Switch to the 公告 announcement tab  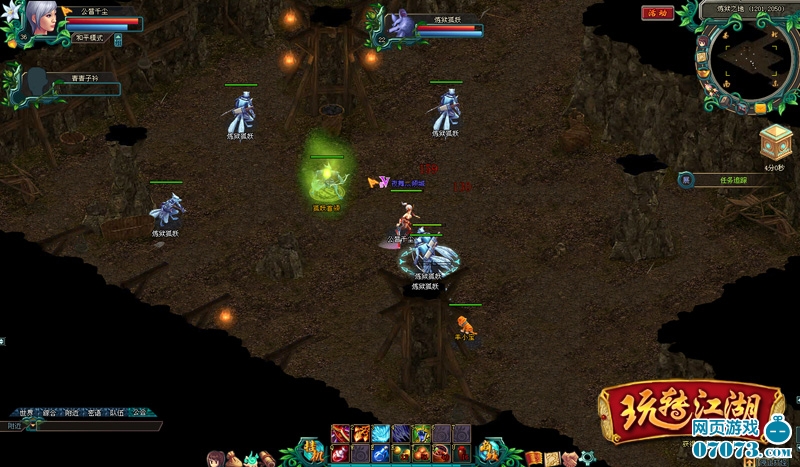tap(139, 412)
